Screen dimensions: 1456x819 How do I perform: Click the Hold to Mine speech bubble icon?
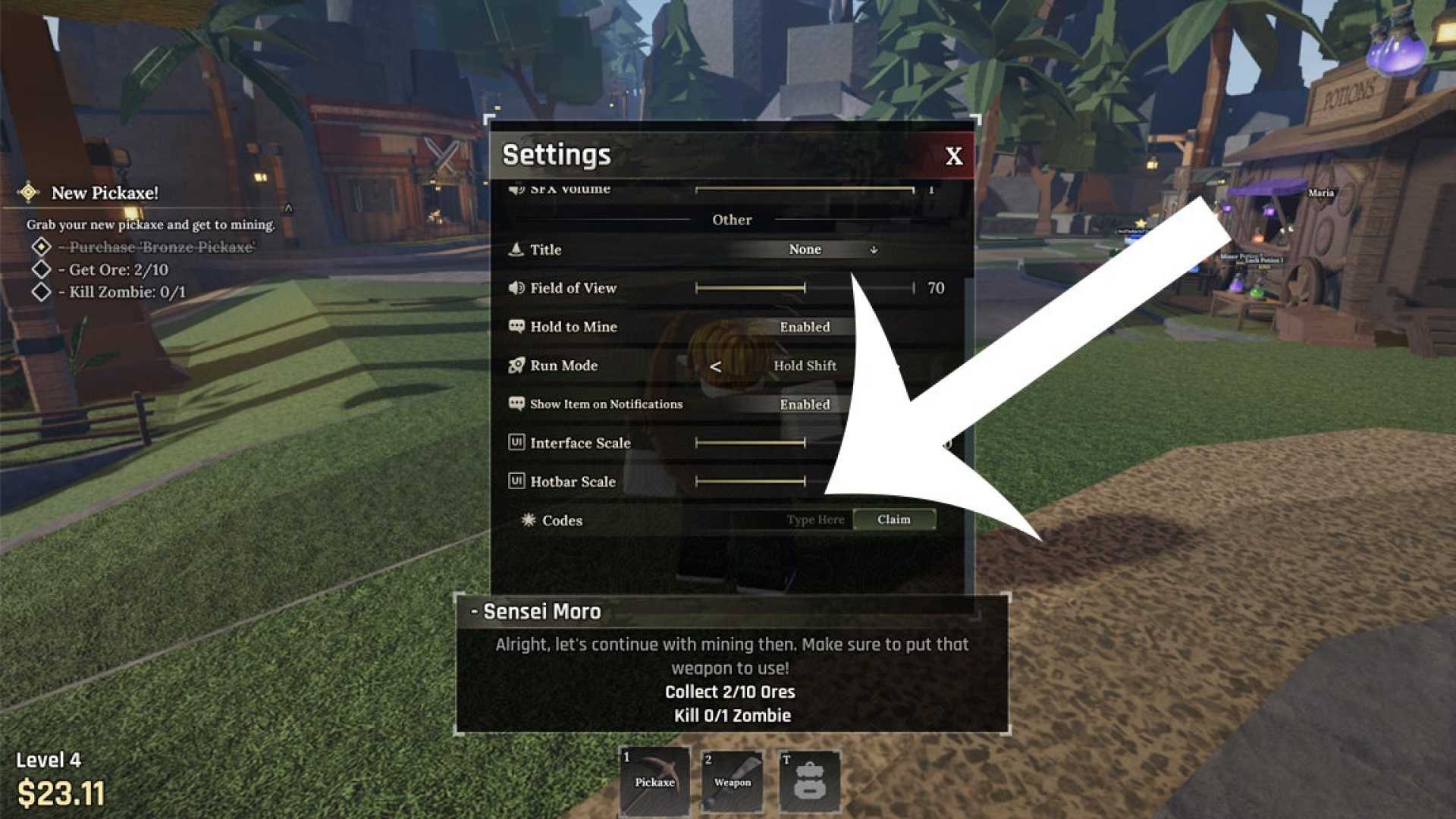(x=516, y=326)
